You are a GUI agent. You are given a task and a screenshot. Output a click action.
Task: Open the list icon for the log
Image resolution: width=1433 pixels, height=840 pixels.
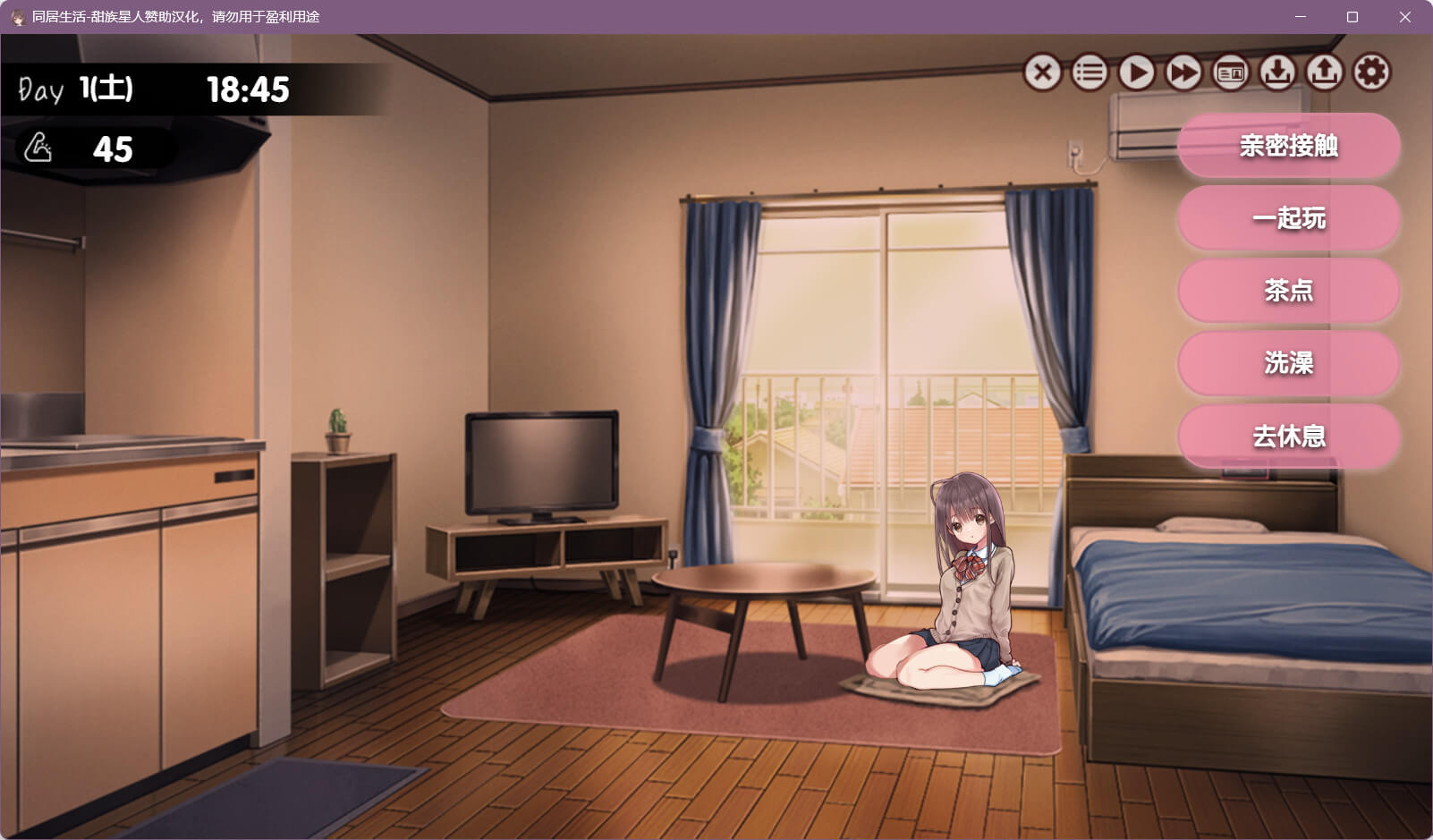pos(1090,72)
